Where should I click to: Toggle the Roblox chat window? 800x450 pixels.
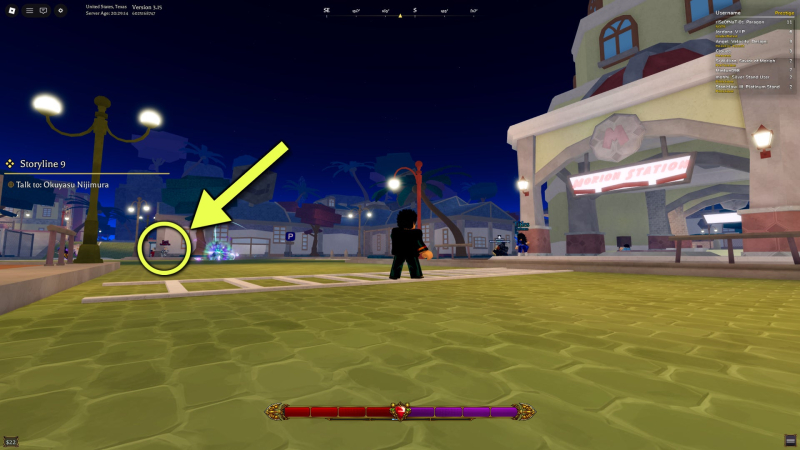[43, 10]
